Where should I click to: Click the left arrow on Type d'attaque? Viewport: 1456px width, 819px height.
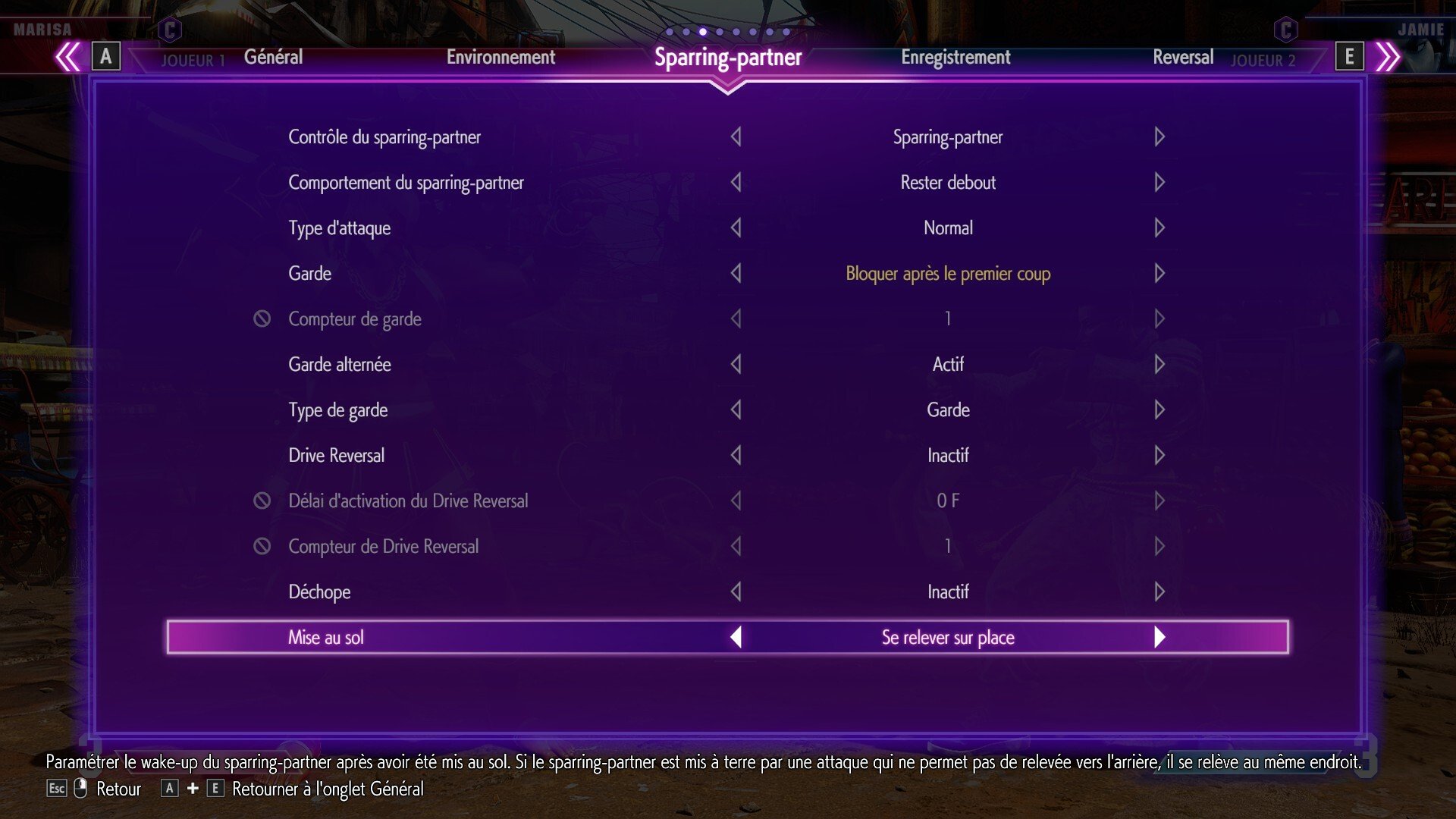tap(736, 227)
